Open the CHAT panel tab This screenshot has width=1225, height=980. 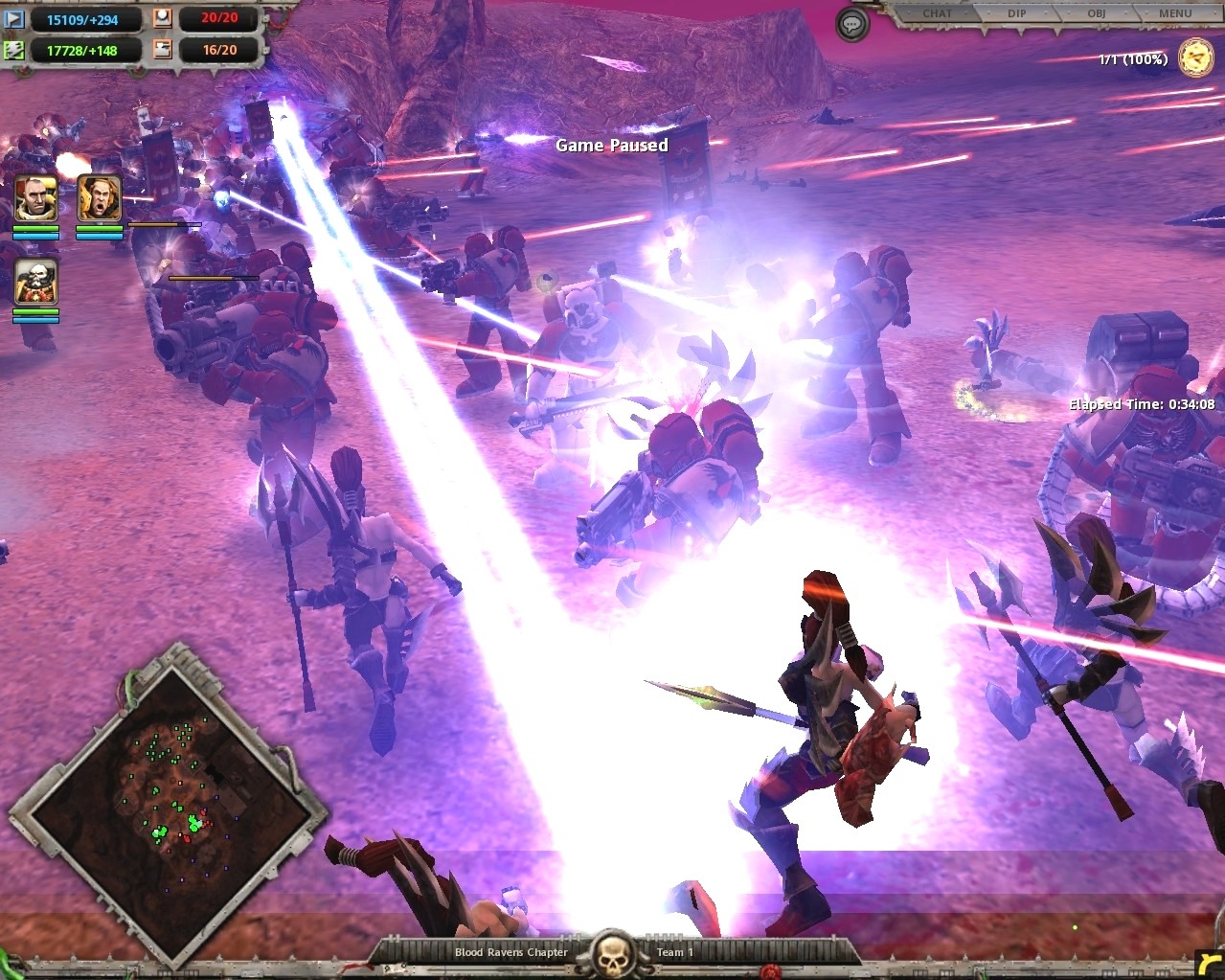937,13
